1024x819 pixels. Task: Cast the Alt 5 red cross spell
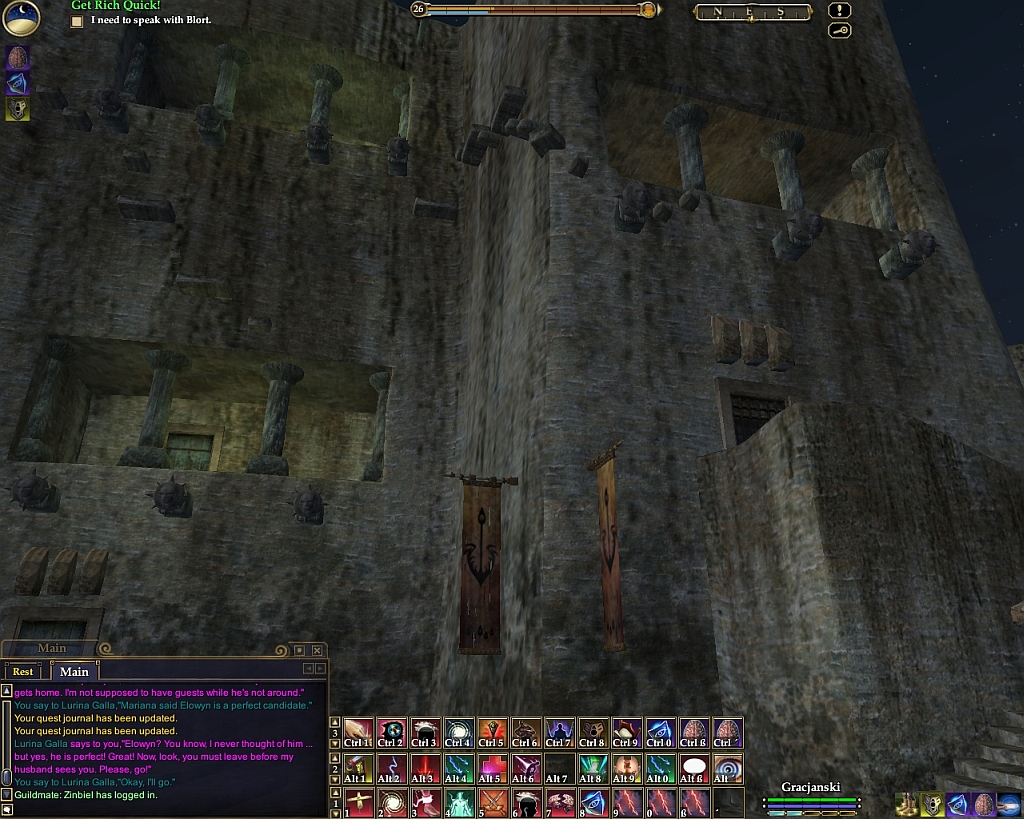491,768
